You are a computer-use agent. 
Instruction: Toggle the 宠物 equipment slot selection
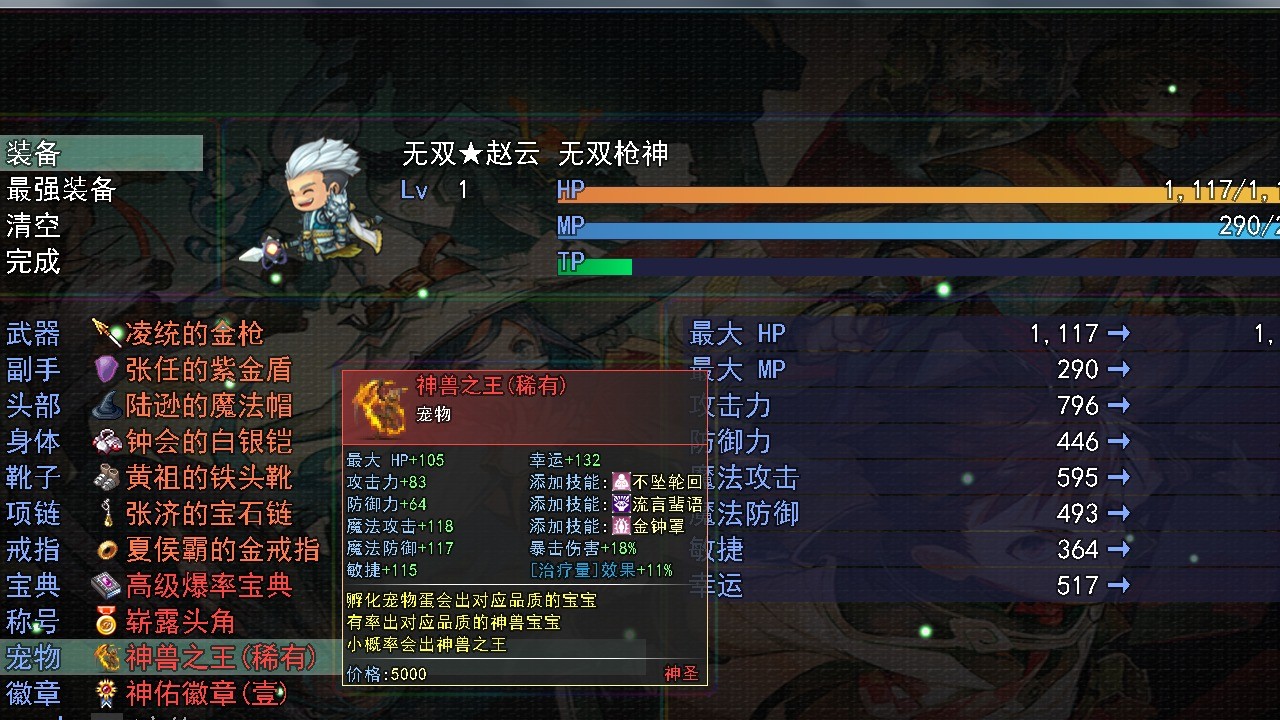click(34, 657)
